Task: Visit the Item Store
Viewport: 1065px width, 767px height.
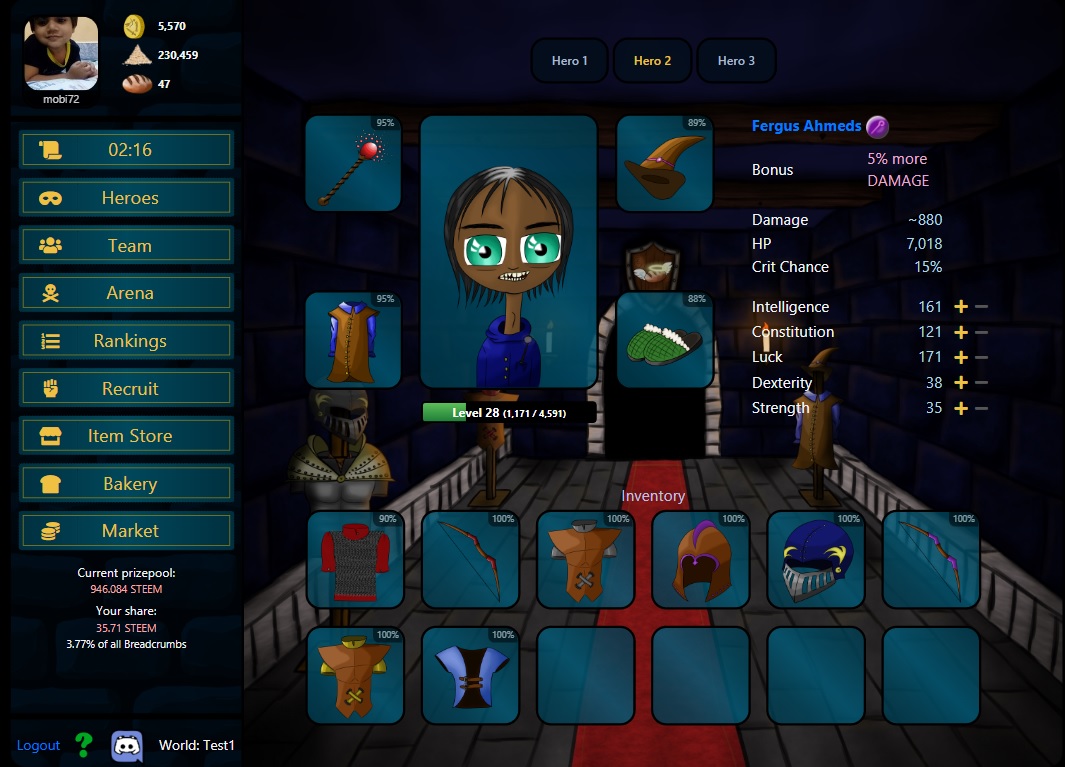Action: coord(127,436)
